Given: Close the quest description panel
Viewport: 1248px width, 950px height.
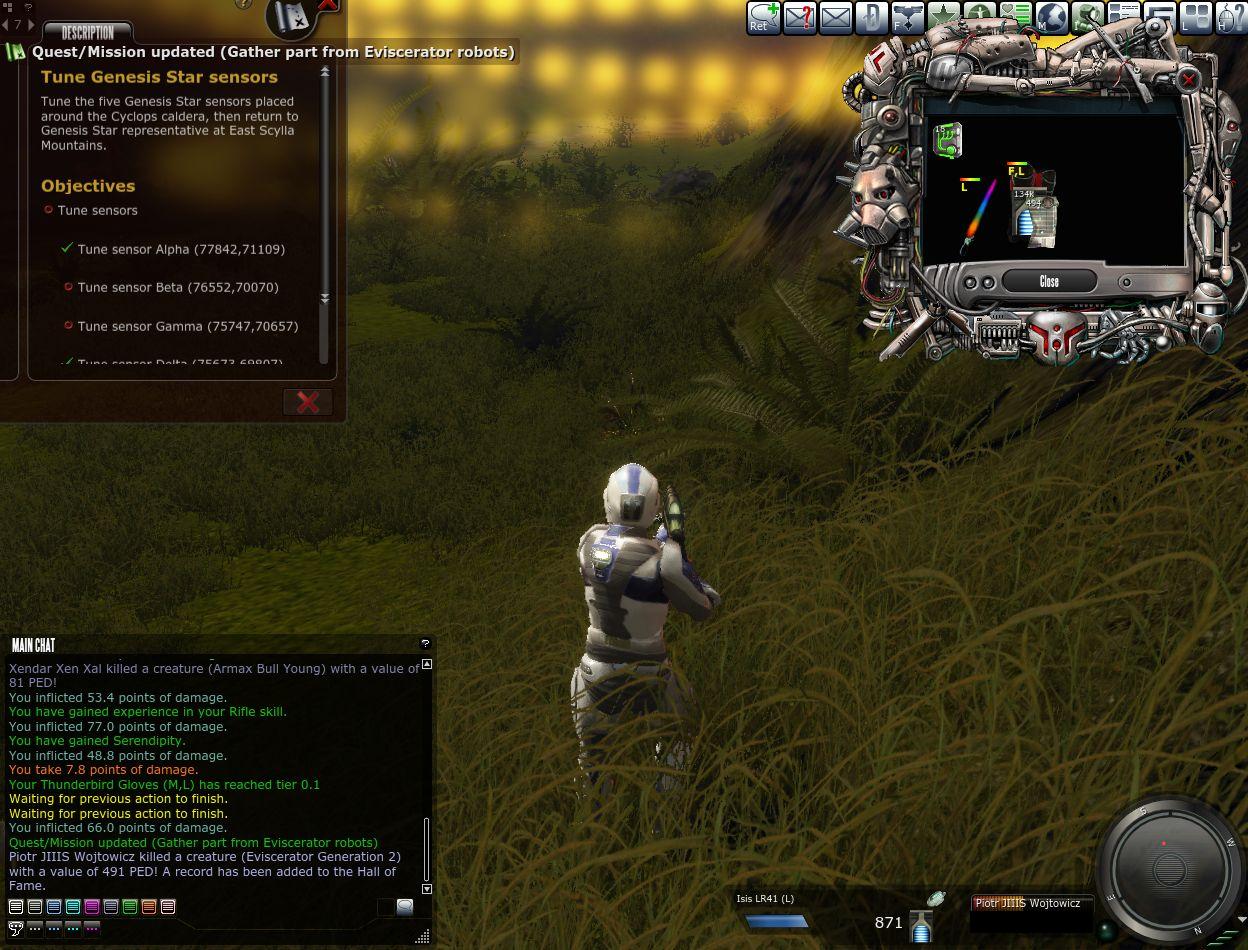Looking at the screenshot, I should tap(307, 402).
